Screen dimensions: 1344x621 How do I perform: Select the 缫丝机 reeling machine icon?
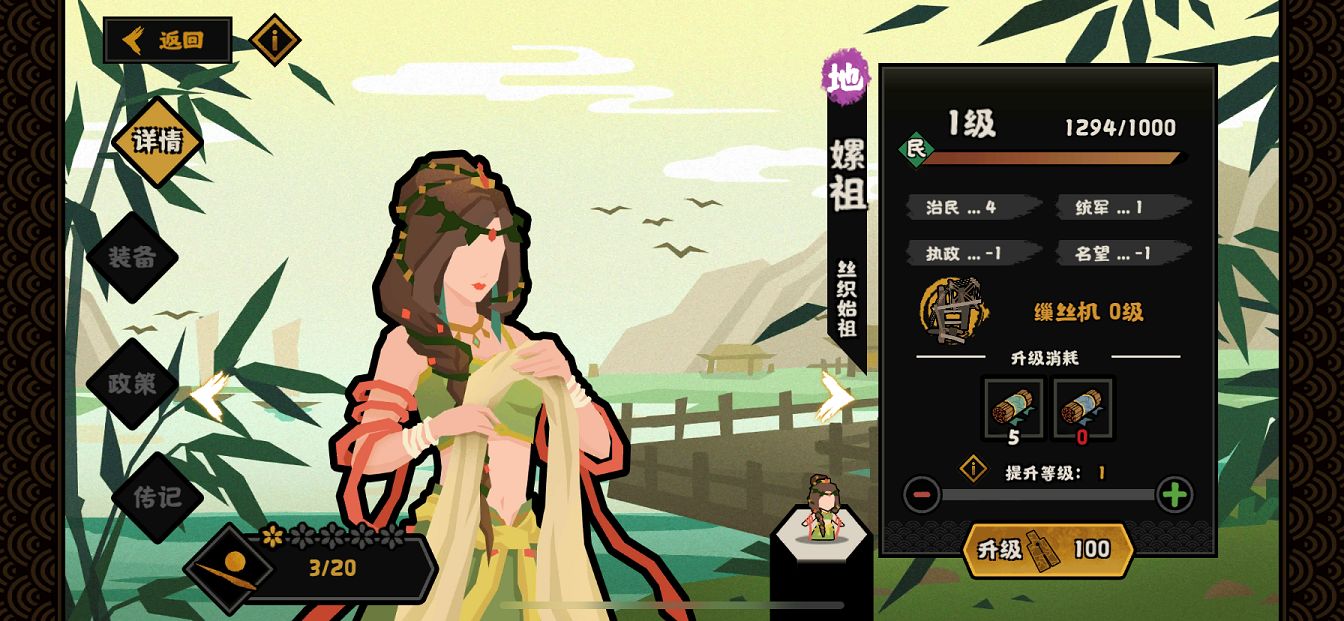point(953,311)
